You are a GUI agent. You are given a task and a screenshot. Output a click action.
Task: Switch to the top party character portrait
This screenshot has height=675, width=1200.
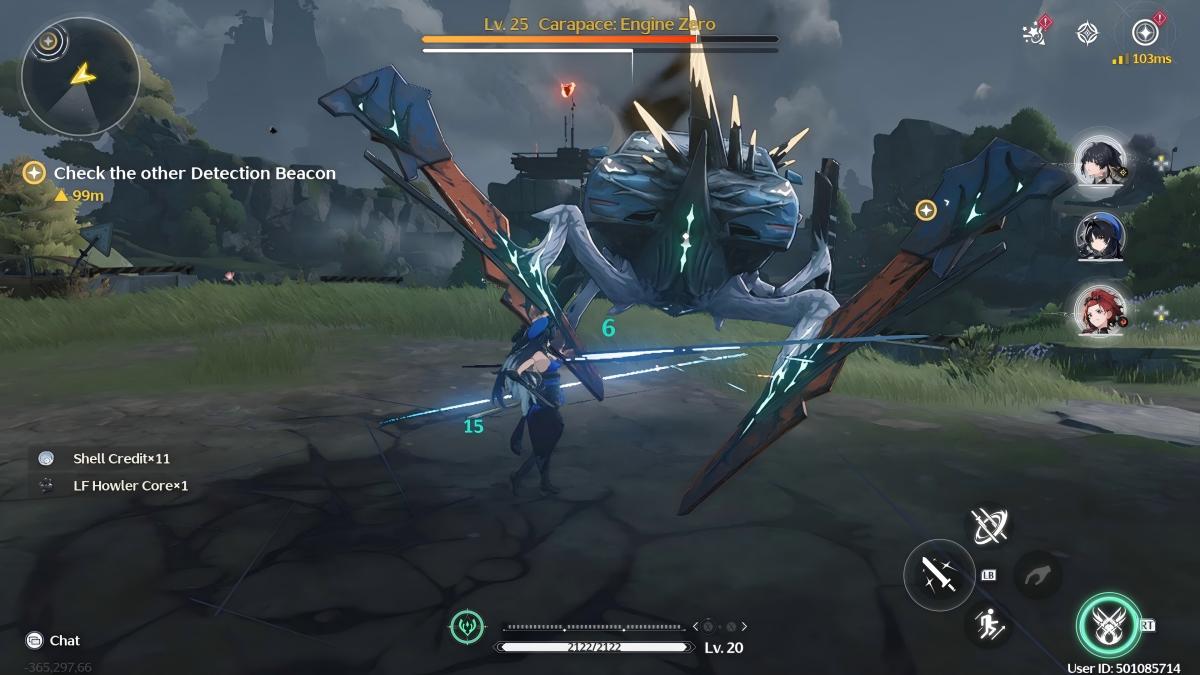pyautogui.click(x=1100, y=160)
